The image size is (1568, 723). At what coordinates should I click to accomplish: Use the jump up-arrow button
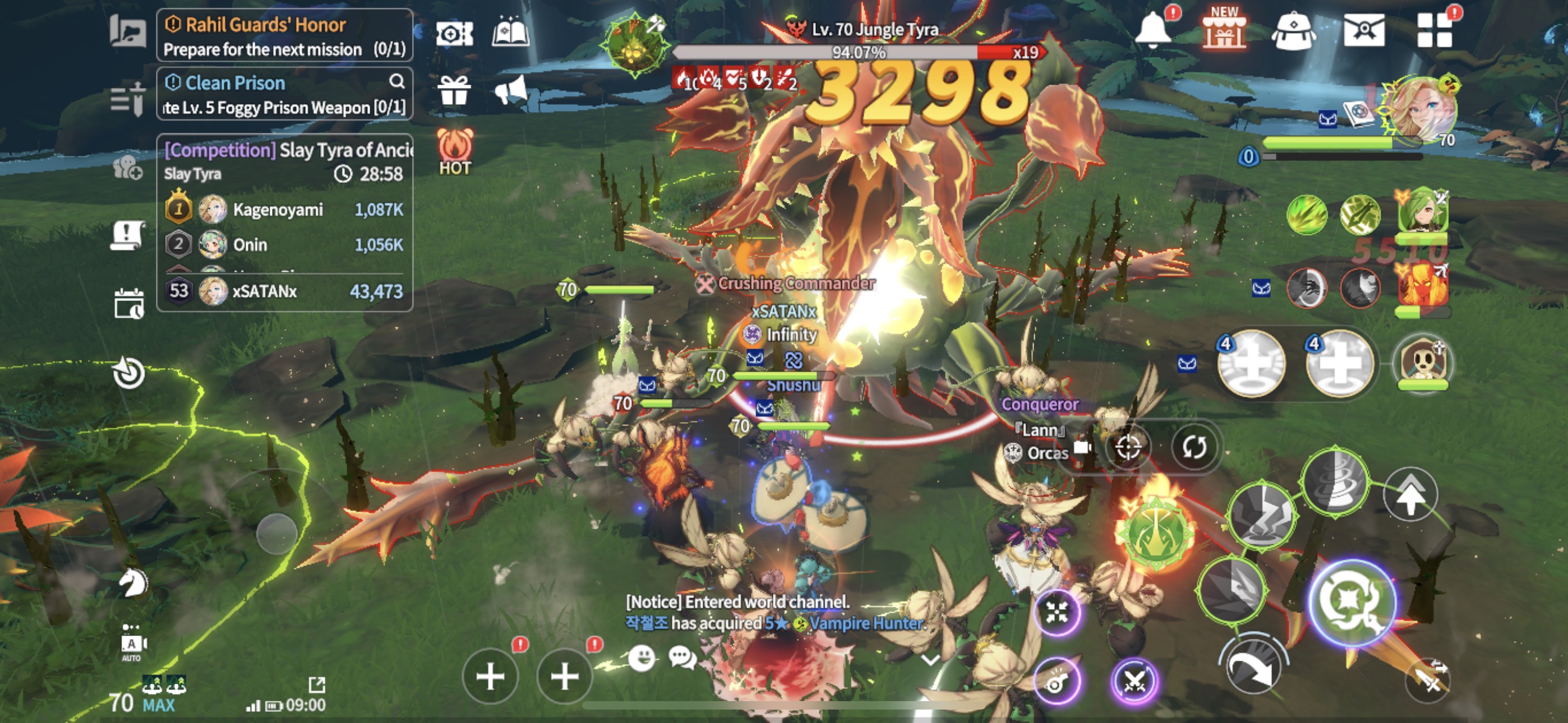click(1410, 494)
